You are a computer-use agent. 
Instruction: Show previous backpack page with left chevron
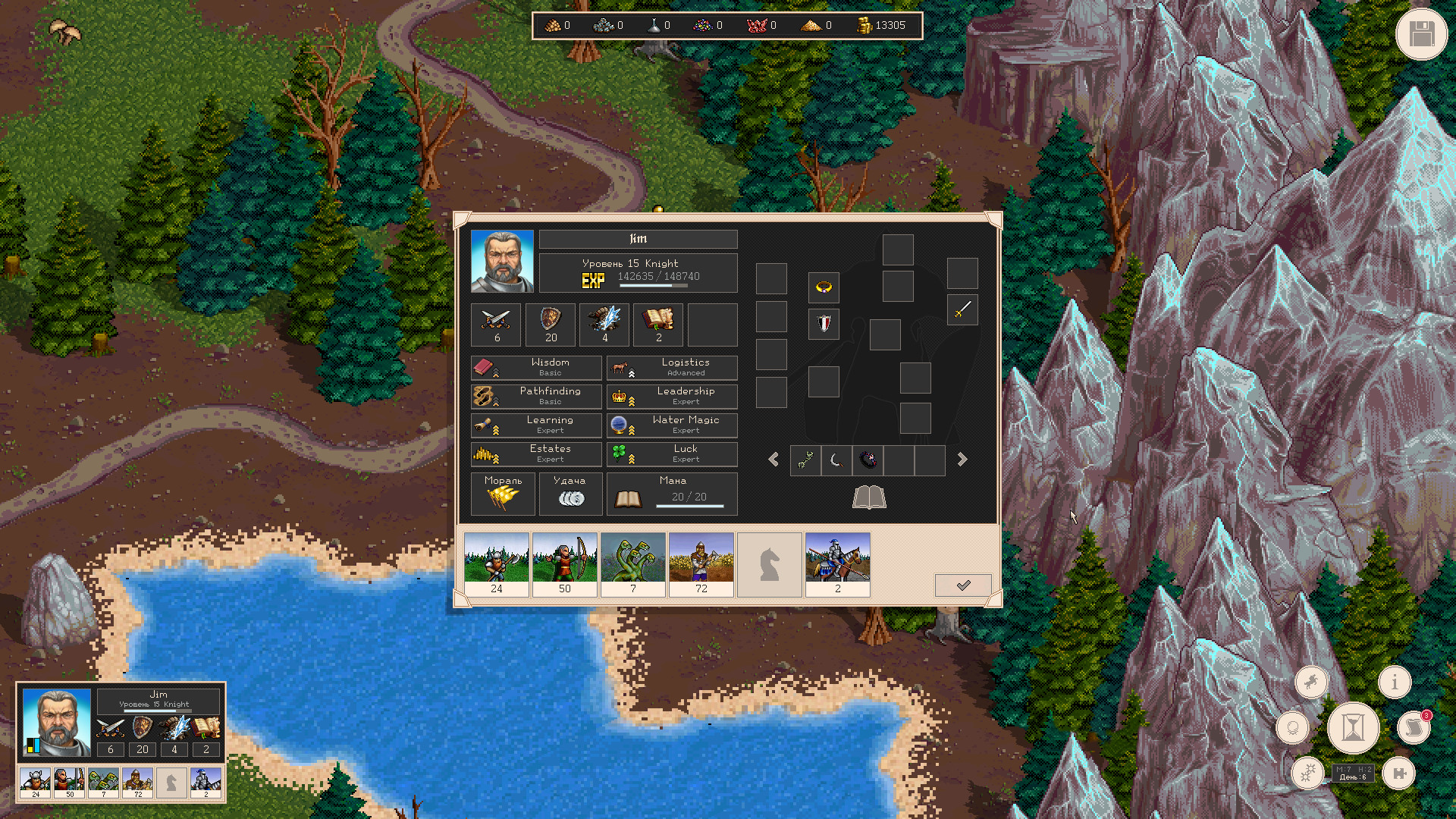tap(774, 460)
